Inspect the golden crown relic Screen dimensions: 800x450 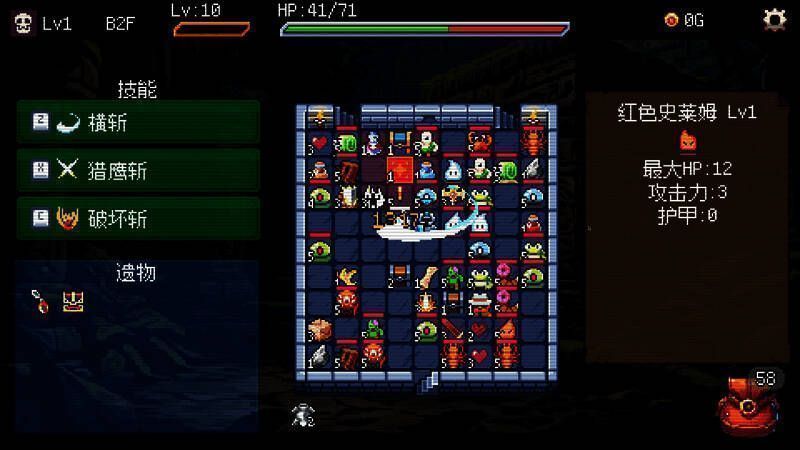click(71, 299)
